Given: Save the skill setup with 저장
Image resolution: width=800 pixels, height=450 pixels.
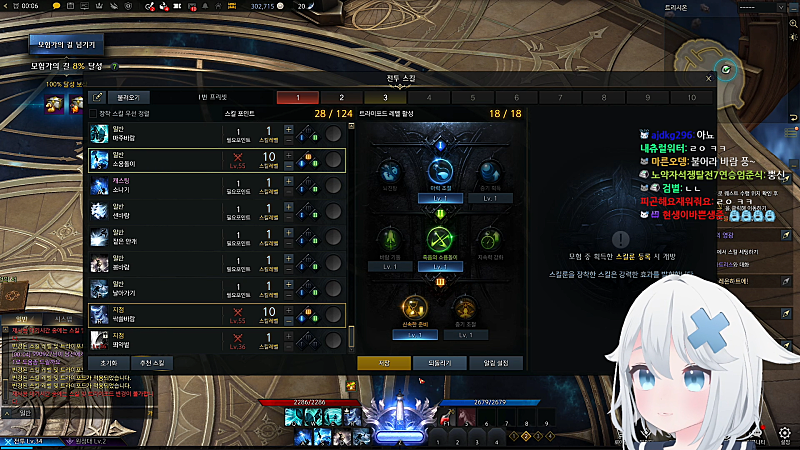Looking at the screenshot, I should click(x=384, y=362).
